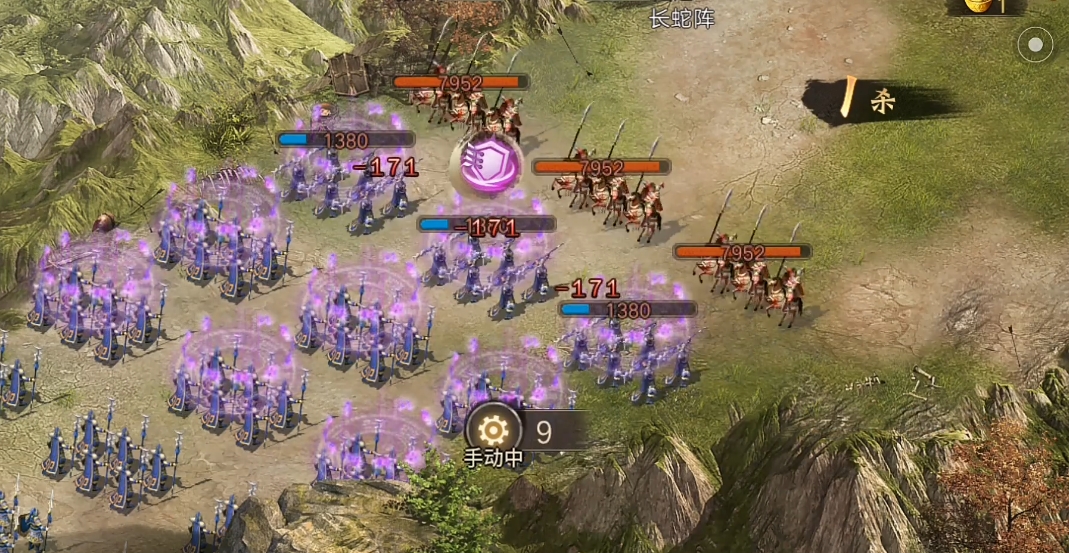This screenshot has width=1069, height=553.
Task: Tap the white circular floating dot button
Action: point(1035,44)
